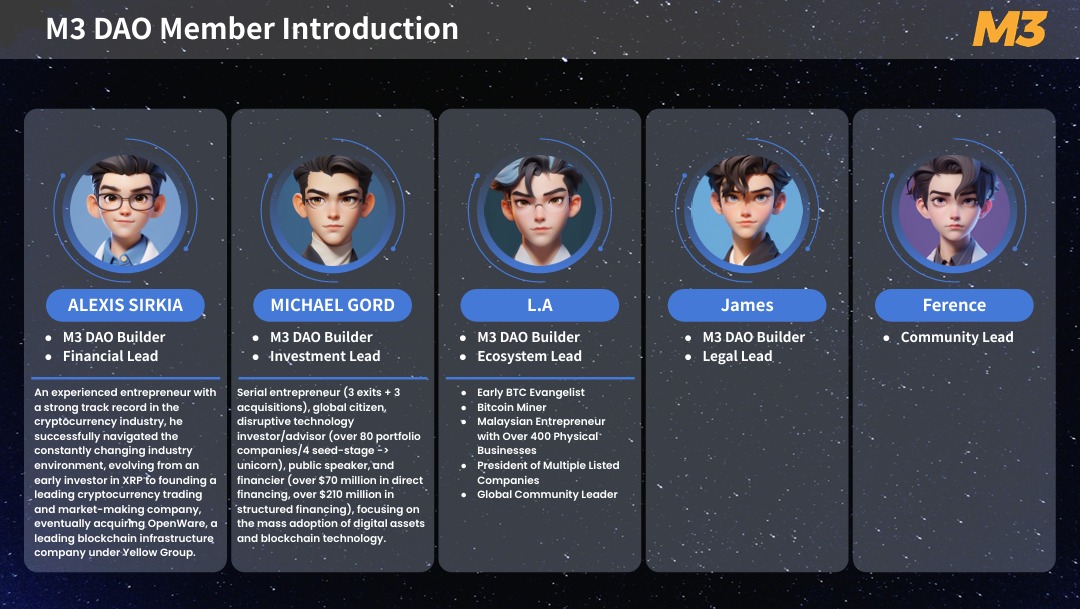Select the ALEXIS SIRKIA name button
1080x609 pixels.
pos(125,305)
